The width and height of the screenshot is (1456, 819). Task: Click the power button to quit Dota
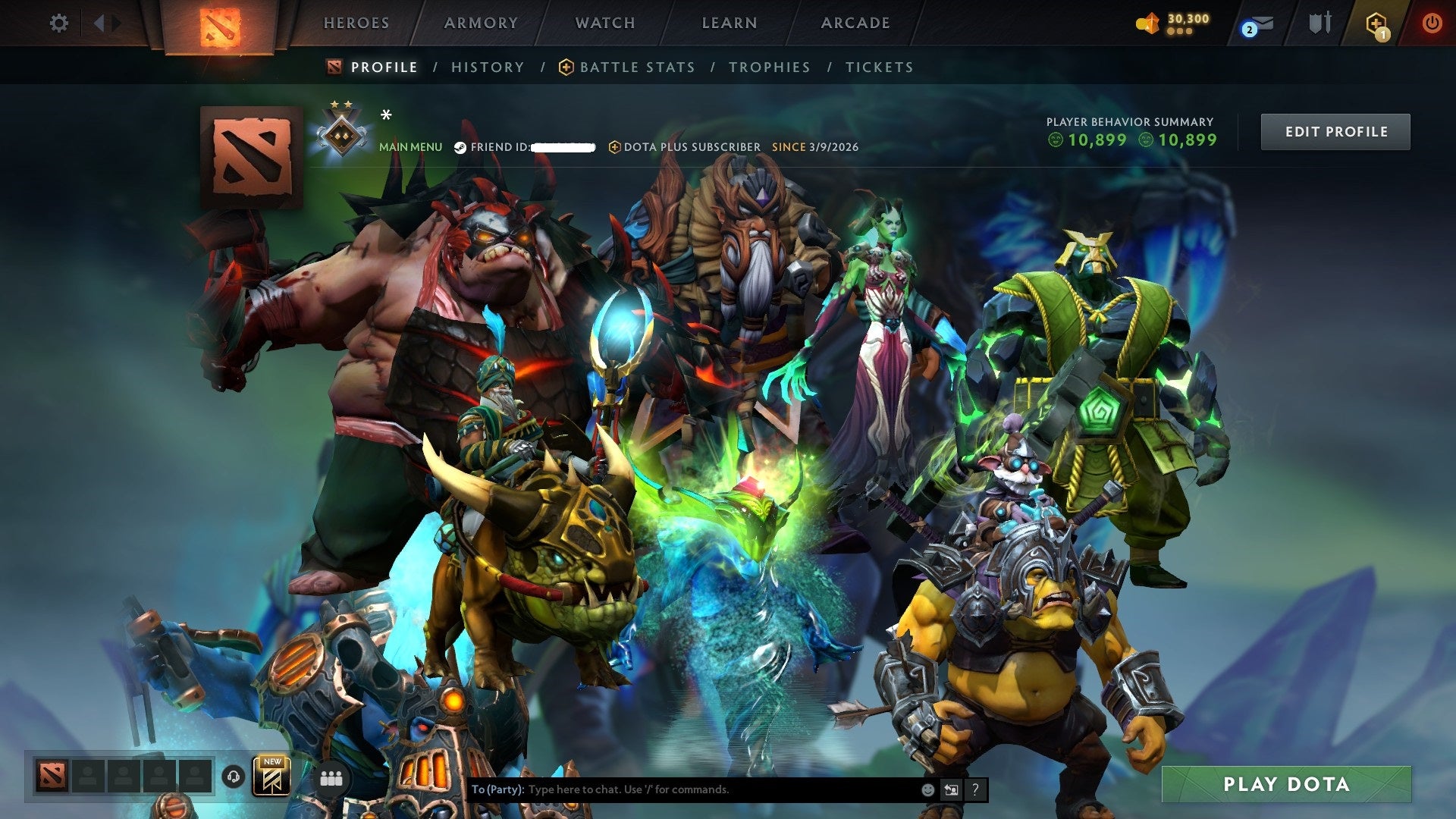coord(1433,23)
